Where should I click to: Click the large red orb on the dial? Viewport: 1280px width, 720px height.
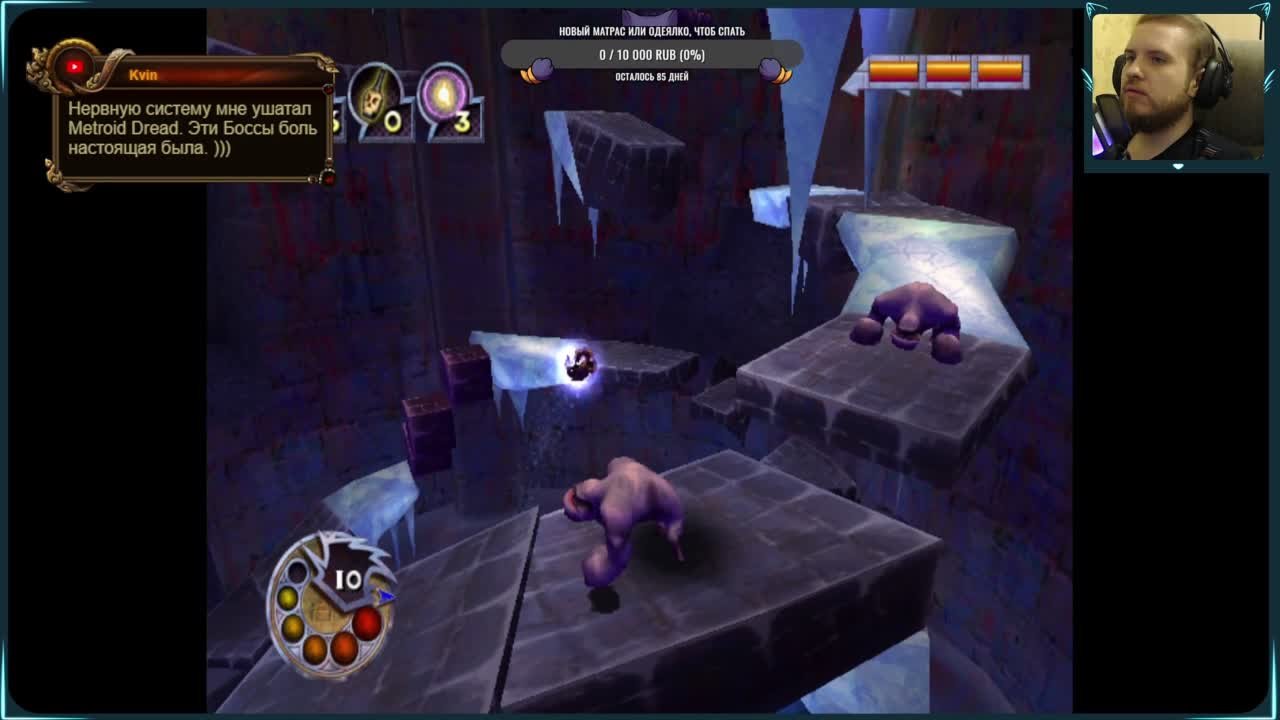pos(367,624)
